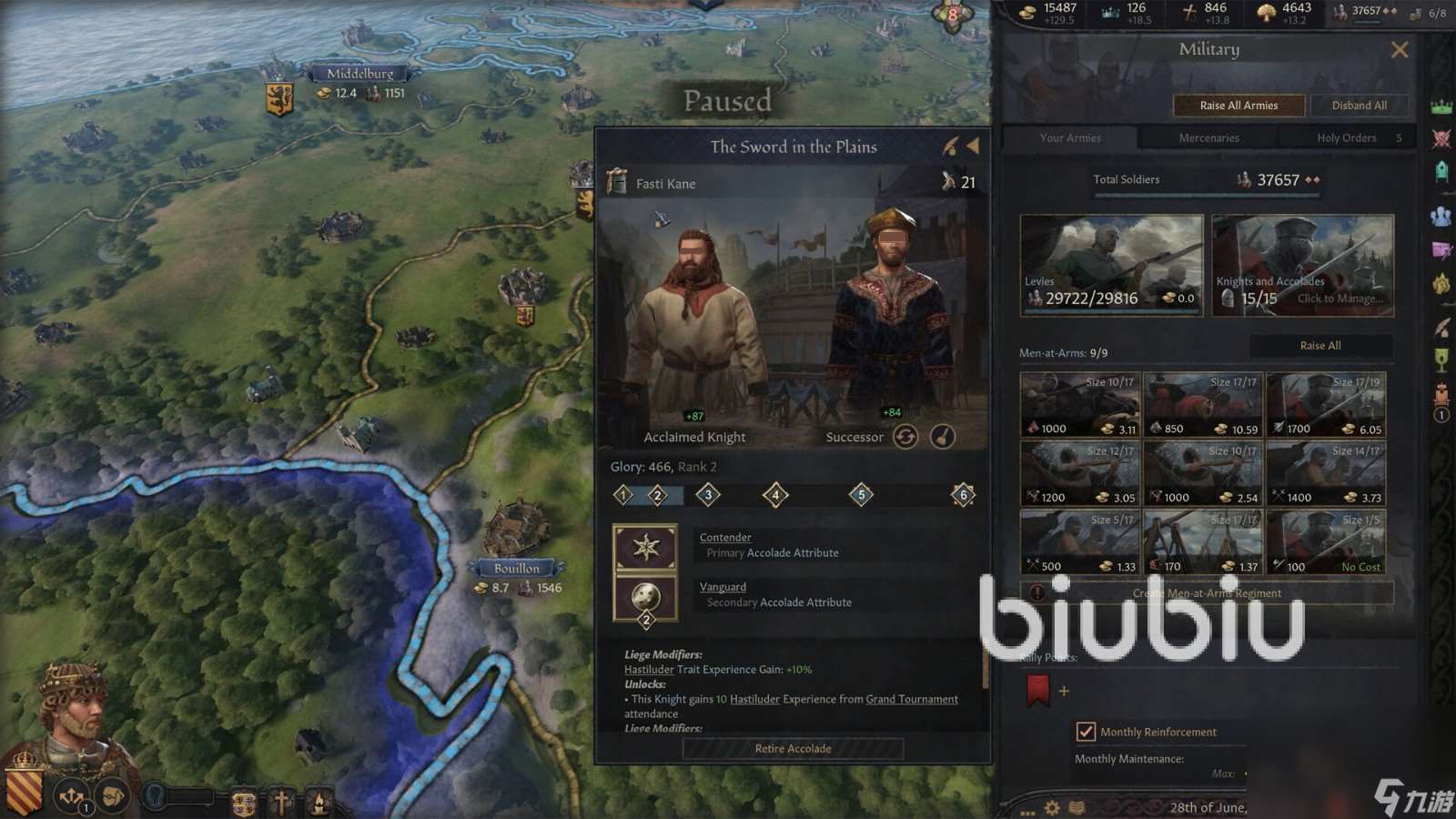Change the accolade successor
Viewport: 1456px width, 819px height.
pos(905,438)
